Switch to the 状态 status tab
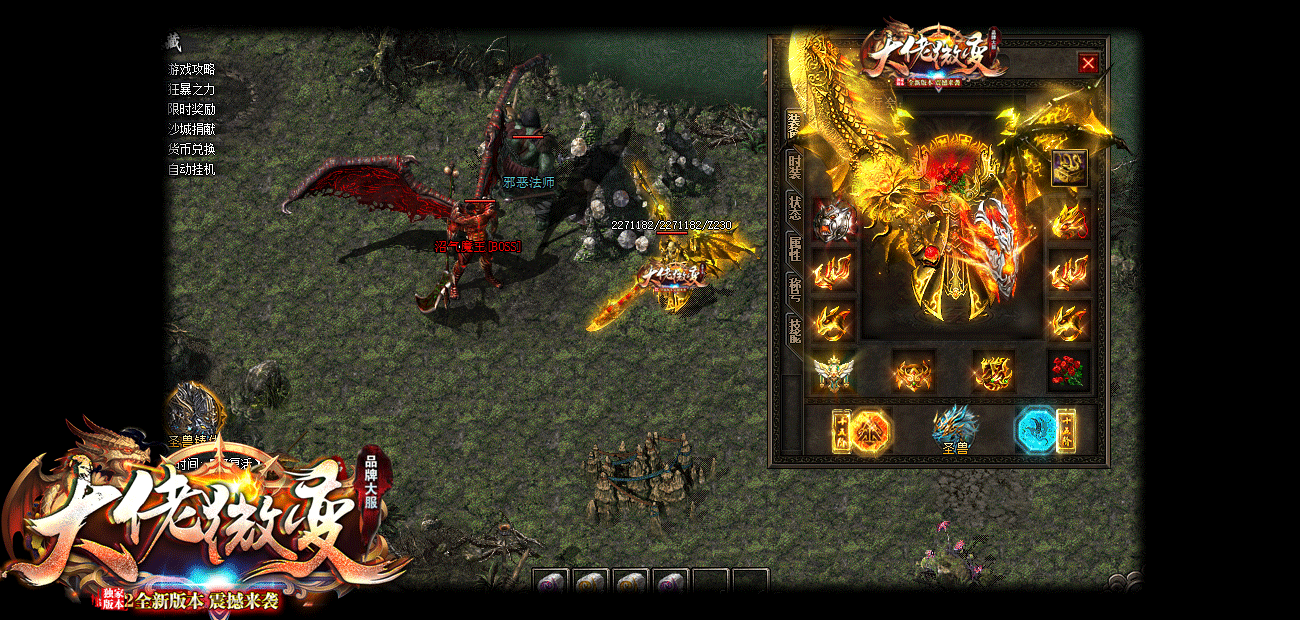The width and height of the screenshot is (1300, 620). [x=795, y=206]
